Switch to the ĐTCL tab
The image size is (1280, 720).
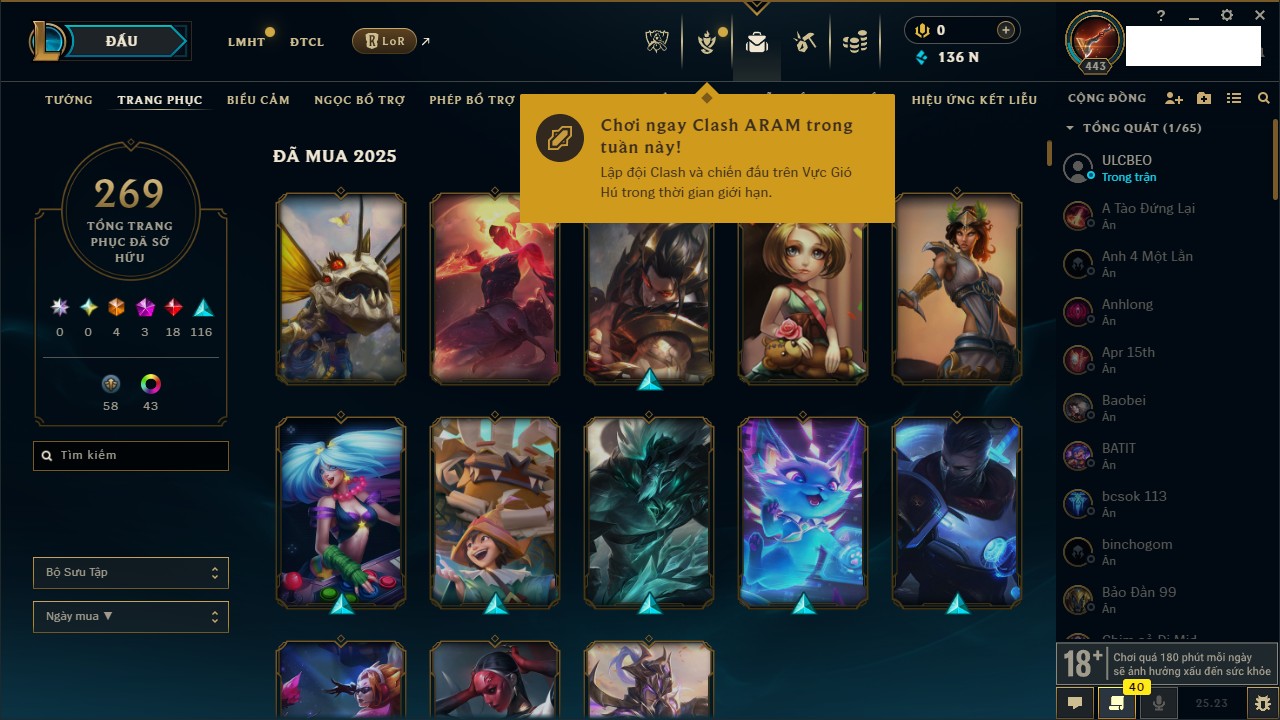click(x=307, y=42)
